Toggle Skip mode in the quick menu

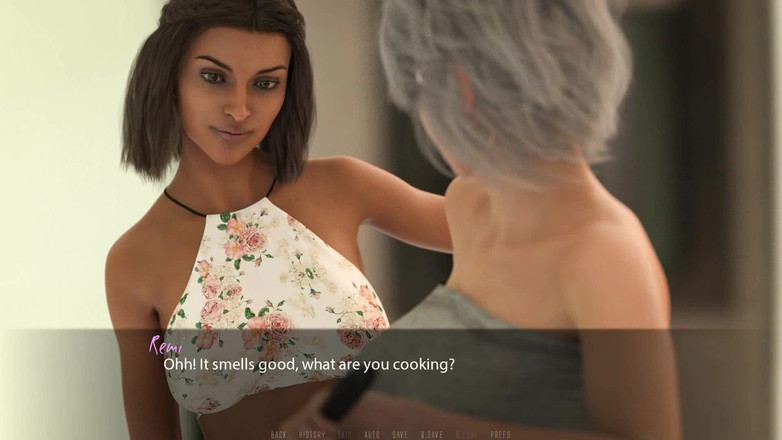pos(344,434)
